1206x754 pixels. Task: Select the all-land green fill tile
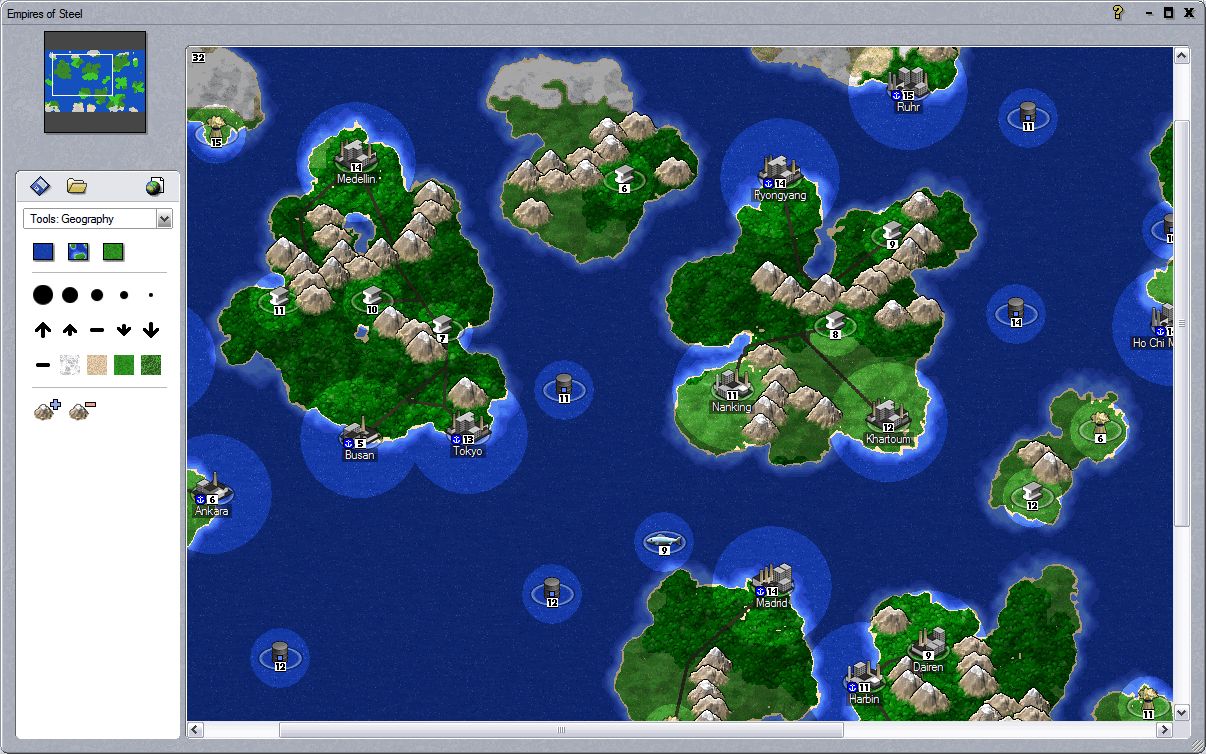(113, 252)
